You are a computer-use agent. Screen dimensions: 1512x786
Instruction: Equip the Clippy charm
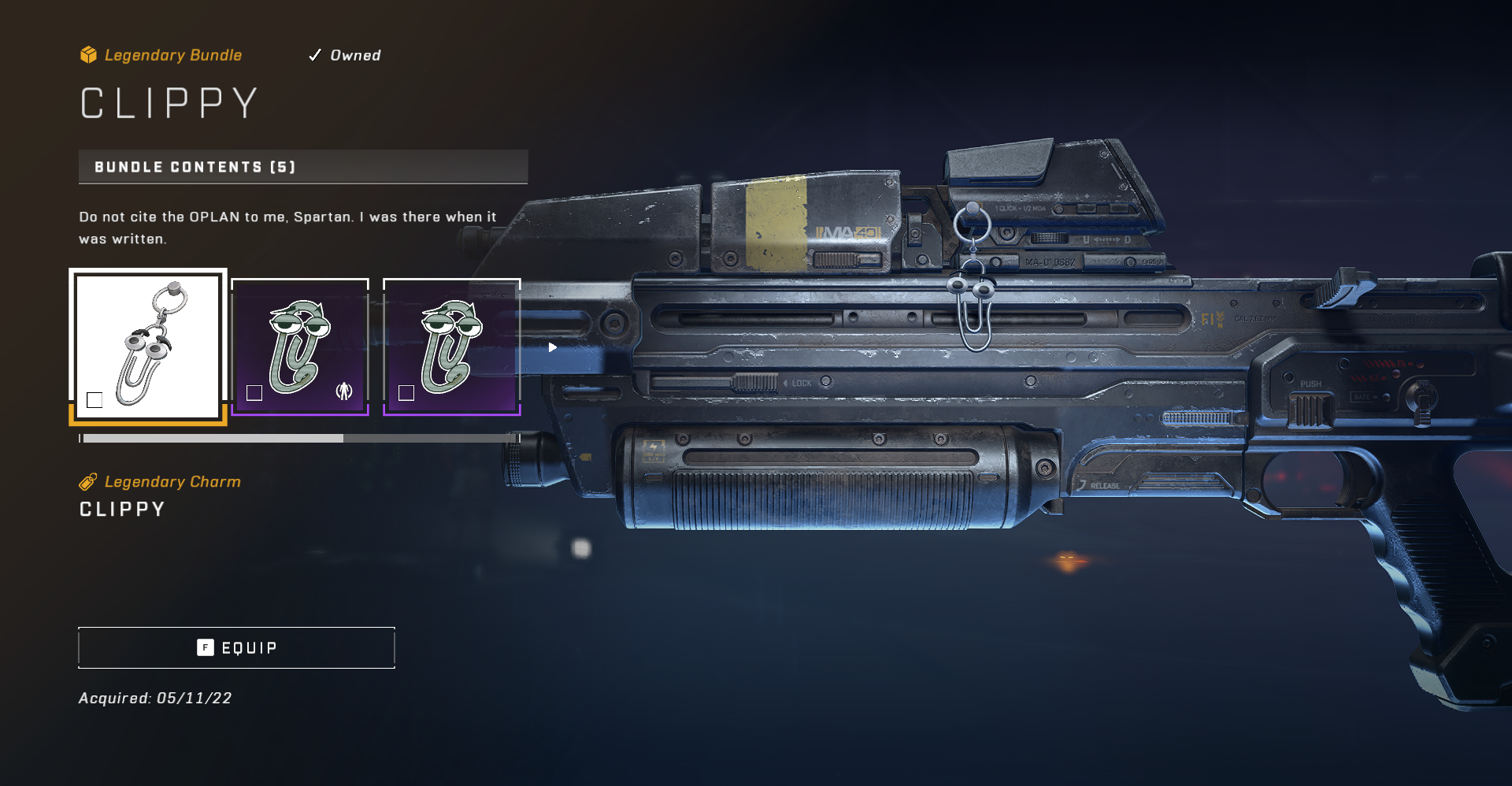[x=236, y=647]
